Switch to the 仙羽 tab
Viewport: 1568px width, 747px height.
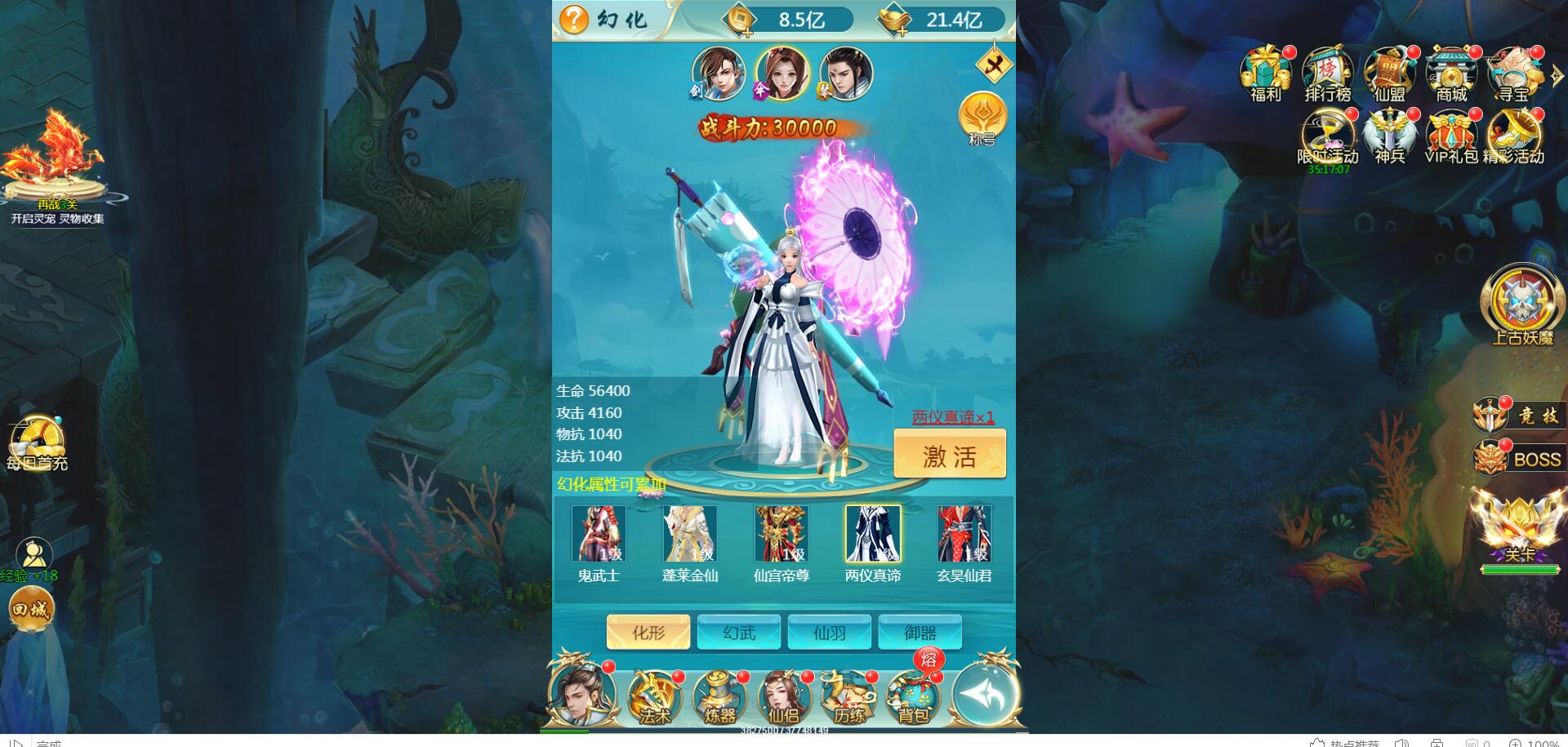coord(830,633)
